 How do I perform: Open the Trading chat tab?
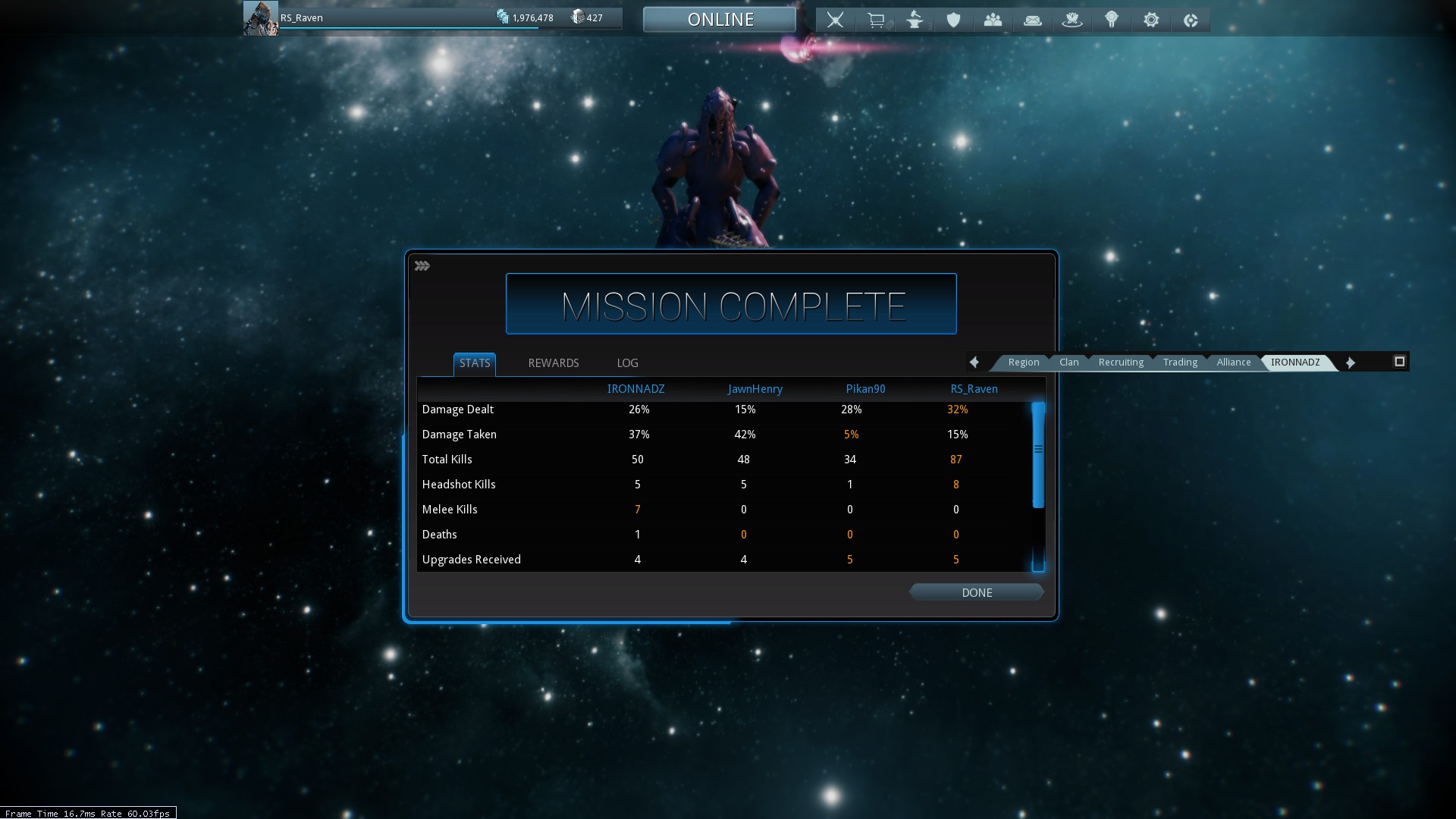pos(1180,362)
